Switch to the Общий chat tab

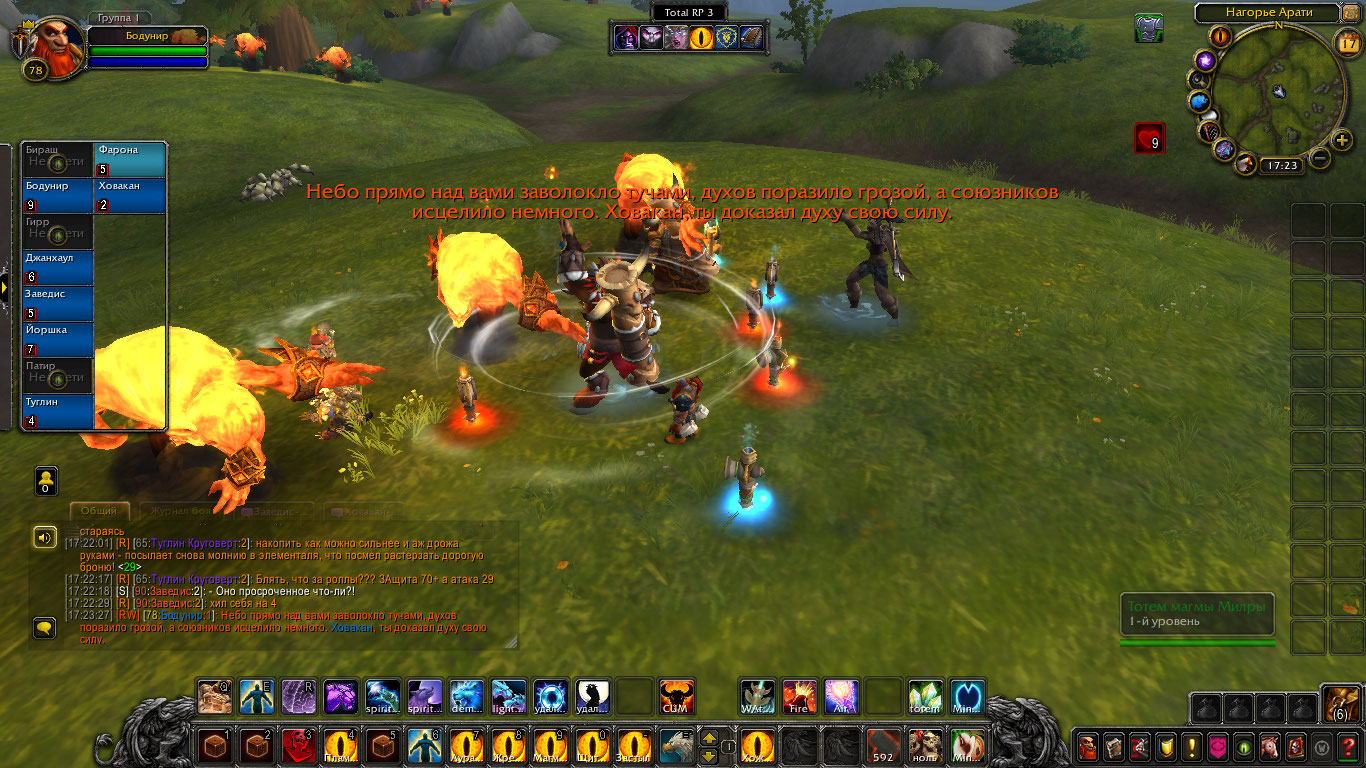click(x=99, y=511)
